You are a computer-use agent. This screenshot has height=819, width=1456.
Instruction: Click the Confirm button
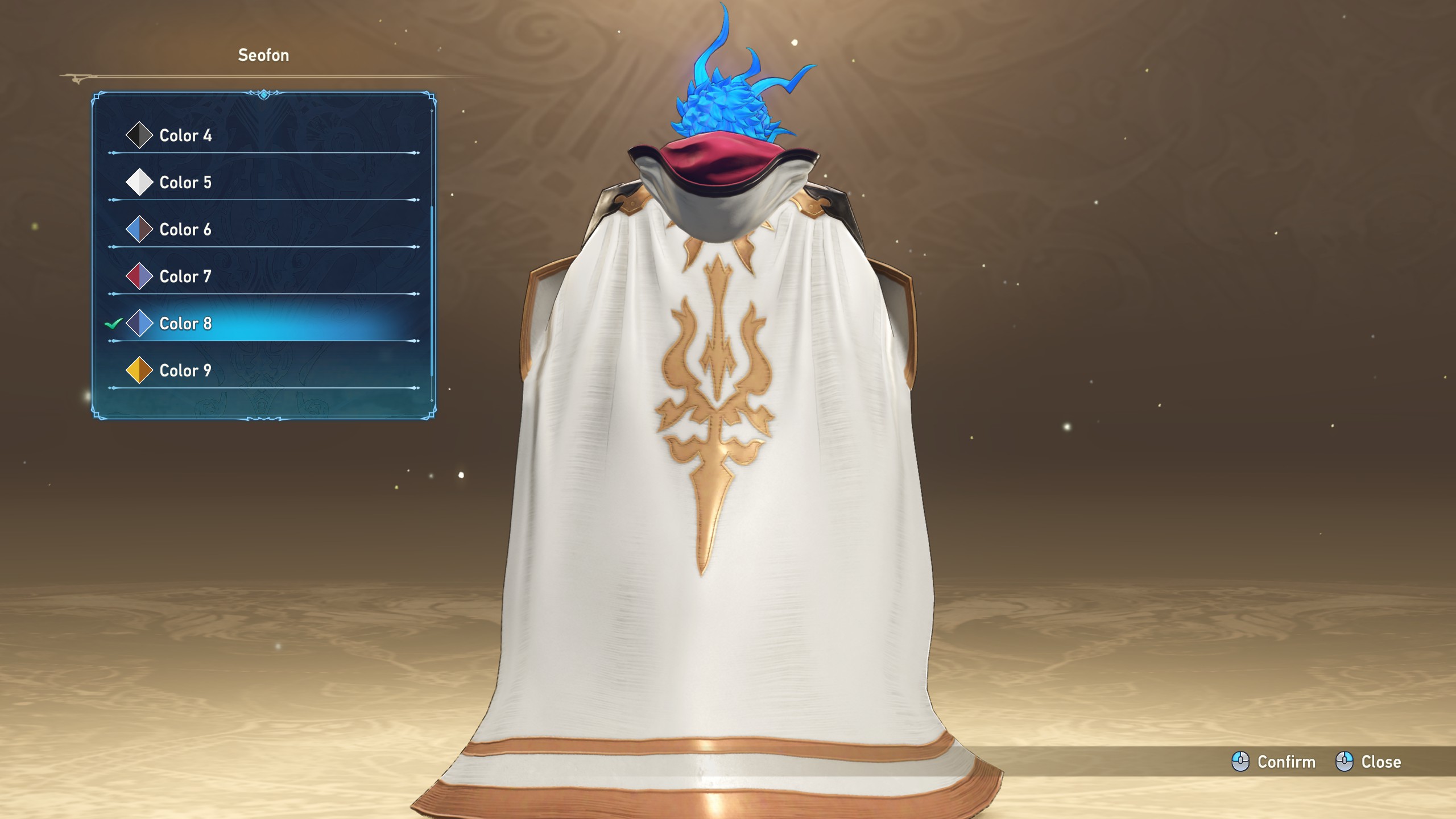coord(1274,762)
